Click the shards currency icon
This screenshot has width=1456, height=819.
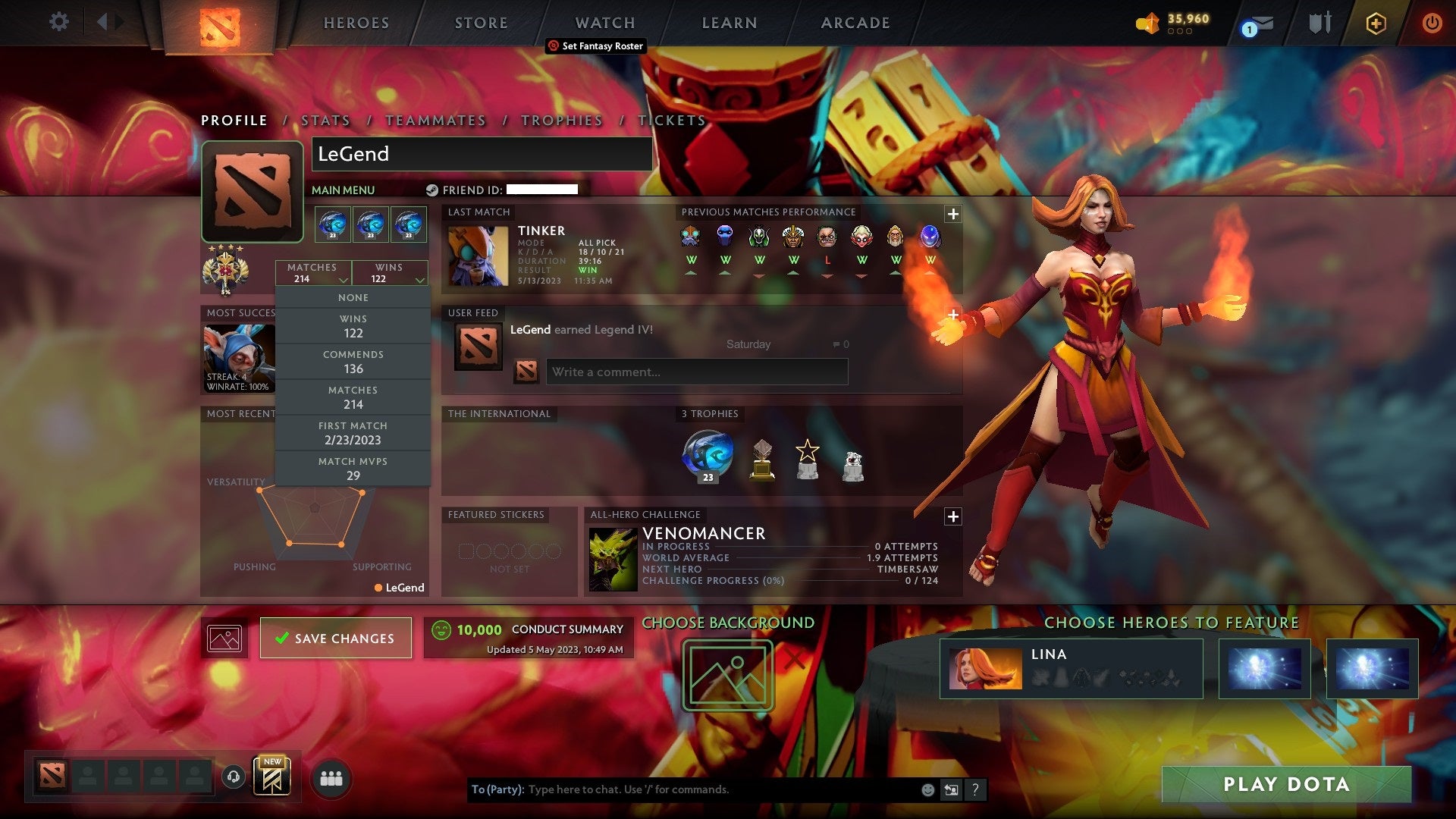1147,24
